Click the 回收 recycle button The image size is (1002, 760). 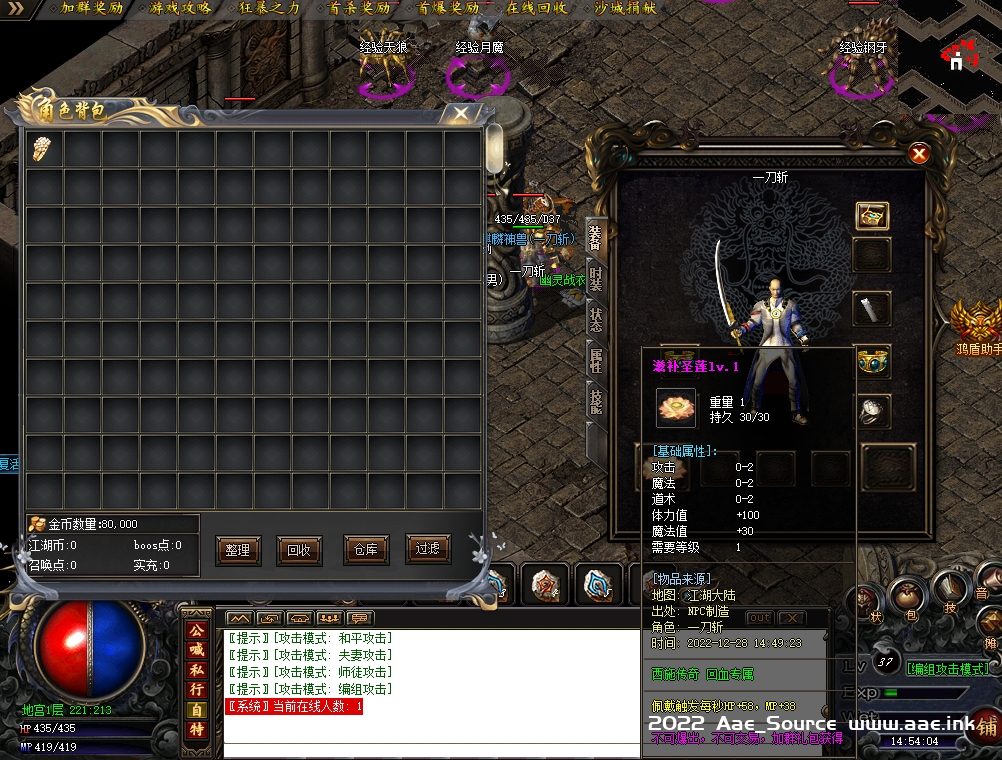(x=299, y=550)
